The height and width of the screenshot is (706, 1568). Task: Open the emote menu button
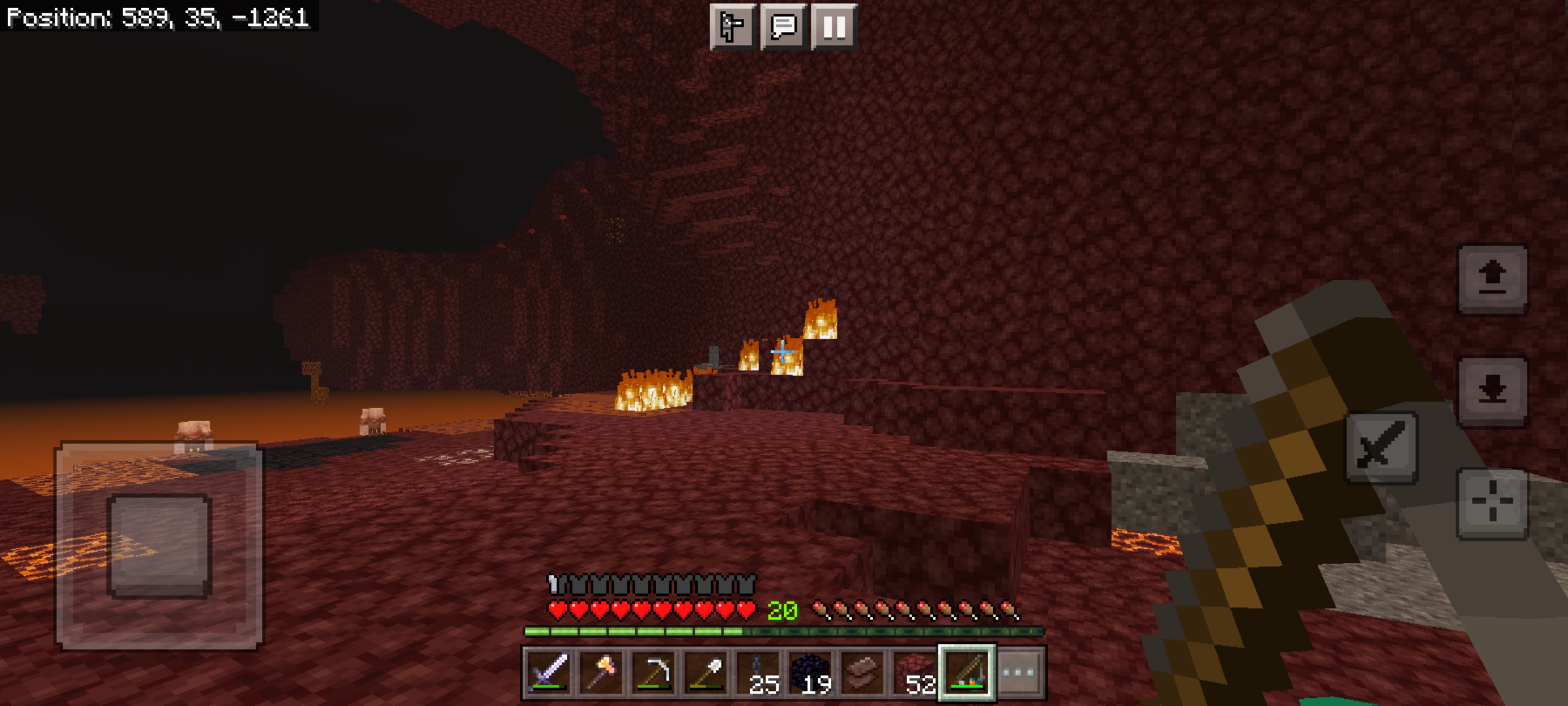[x=733, y=27]
